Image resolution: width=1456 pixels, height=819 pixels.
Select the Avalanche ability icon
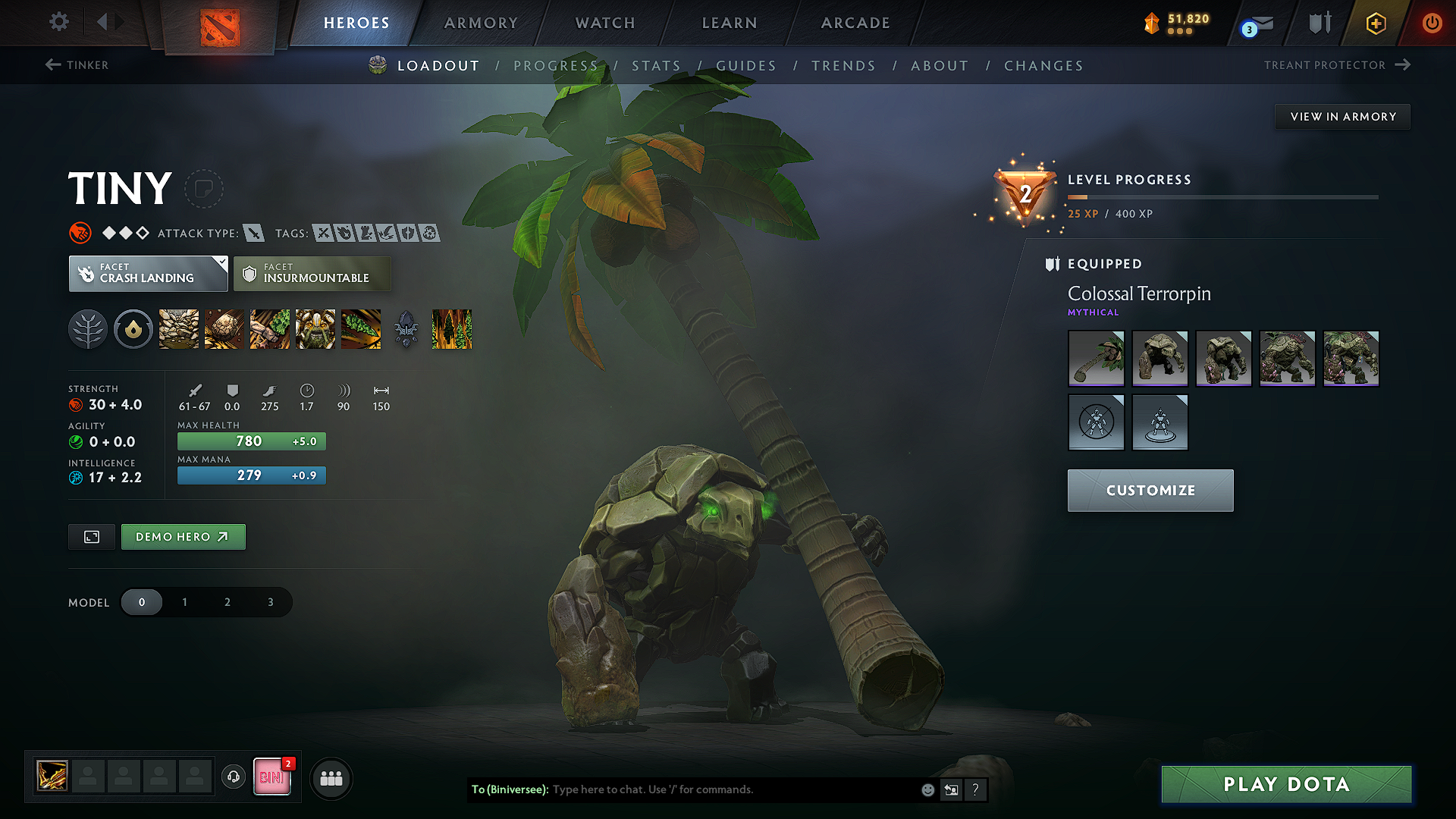[179, 329]
